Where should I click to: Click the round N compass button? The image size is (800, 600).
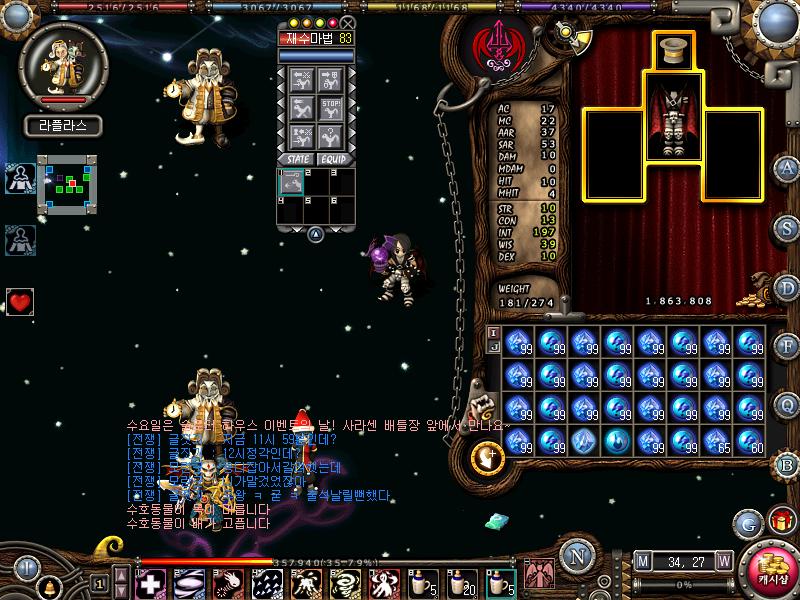(x=576, y=556)
